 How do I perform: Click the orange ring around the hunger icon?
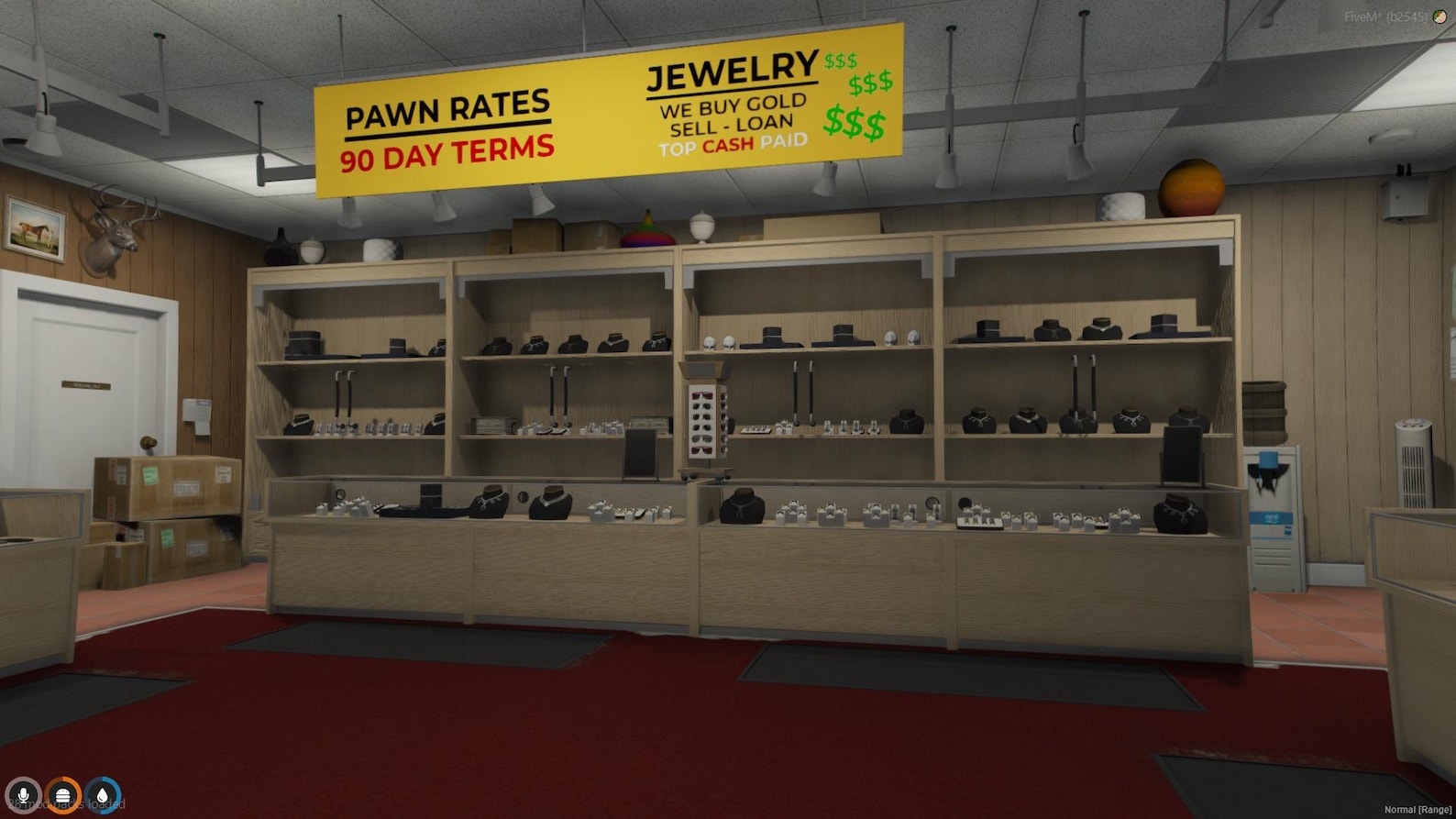(61, 777)
